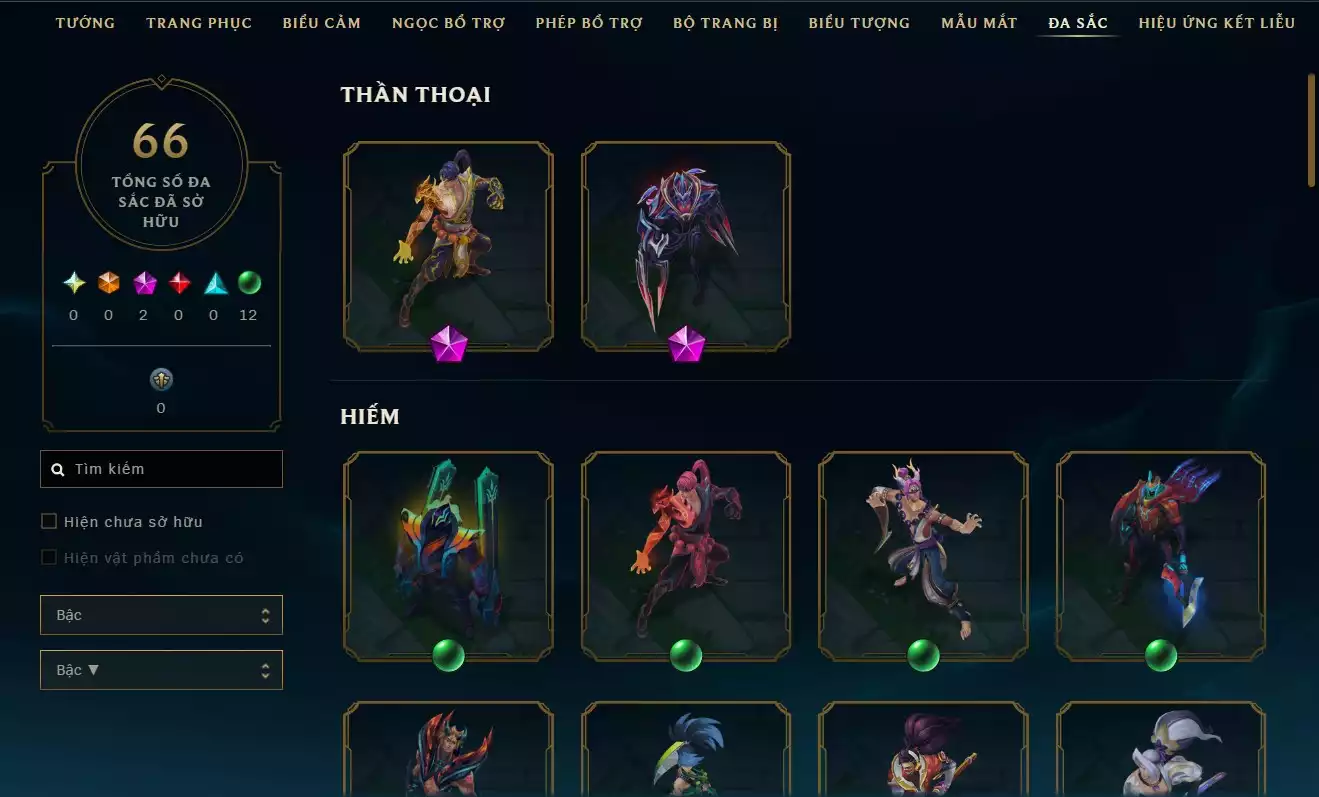Open the Bậc grouping dropdown
This screenshot has width=1319, height=797.
pos(161,615)
